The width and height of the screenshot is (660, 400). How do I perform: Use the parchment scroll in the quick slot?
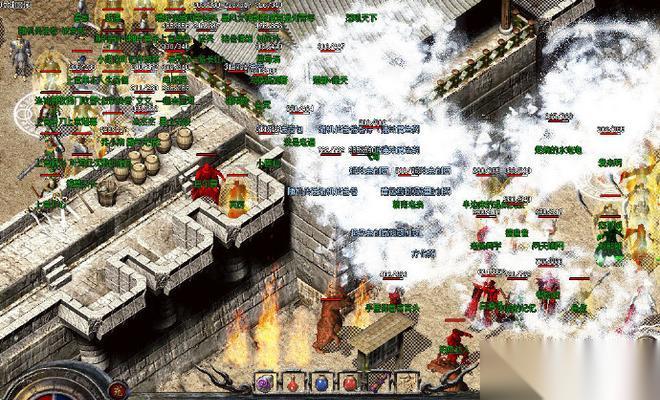click(406, 382)
